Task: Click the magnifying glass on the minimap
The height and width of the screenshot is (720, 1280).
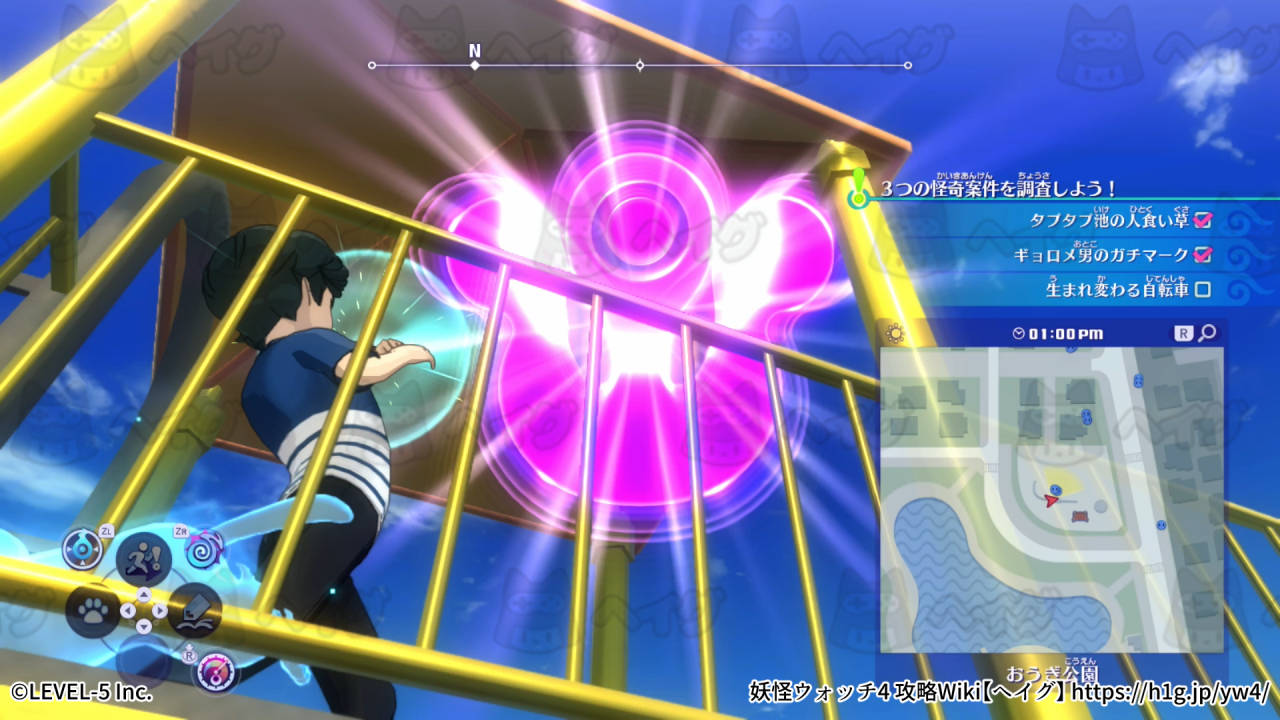Action: pos(1207,333)
